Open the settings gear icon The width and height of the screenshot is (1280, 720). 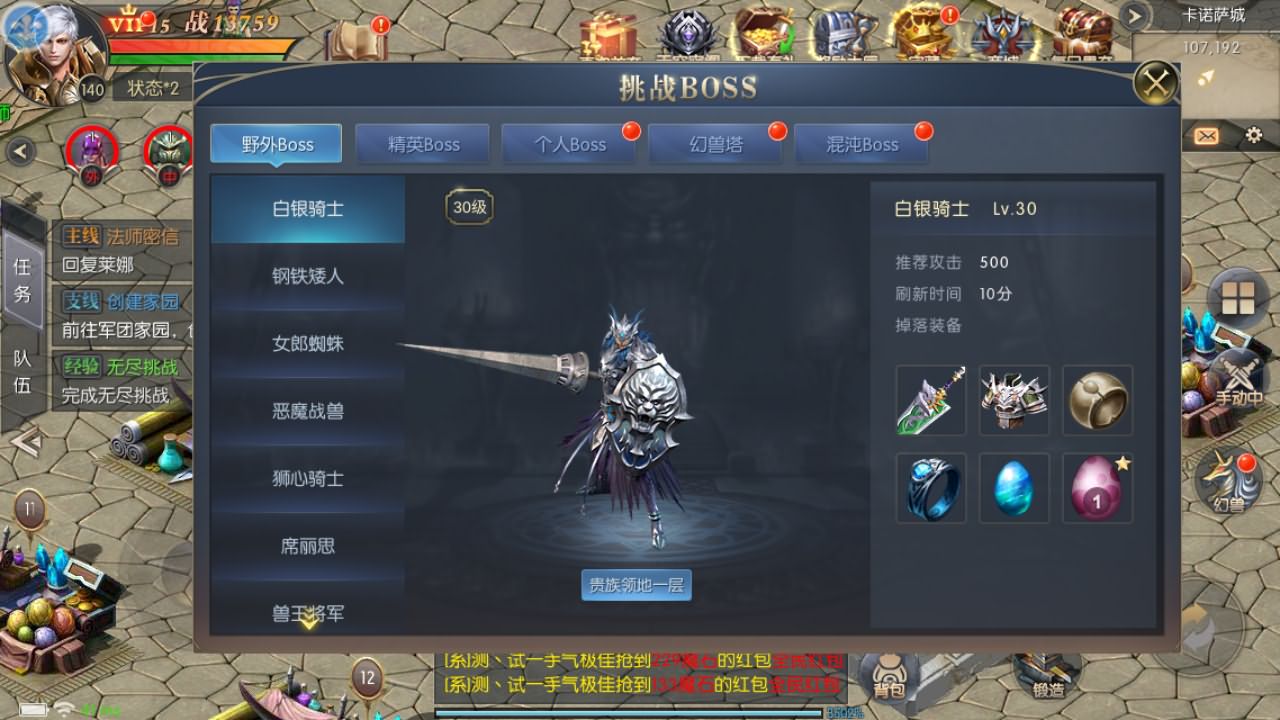1253,135
